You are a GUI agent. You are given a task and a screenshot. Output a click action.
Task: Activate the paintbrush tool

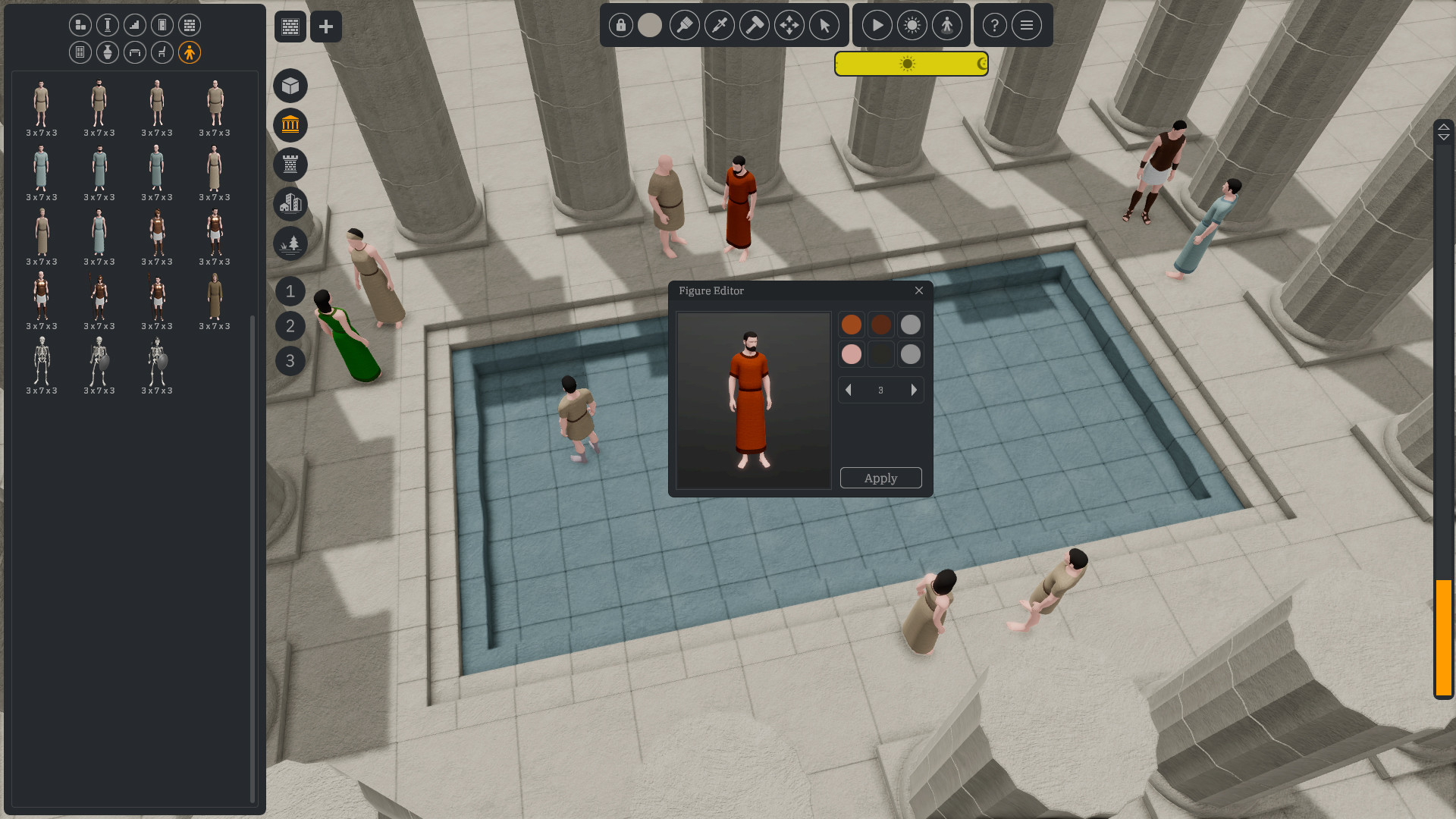coord(685,25)
